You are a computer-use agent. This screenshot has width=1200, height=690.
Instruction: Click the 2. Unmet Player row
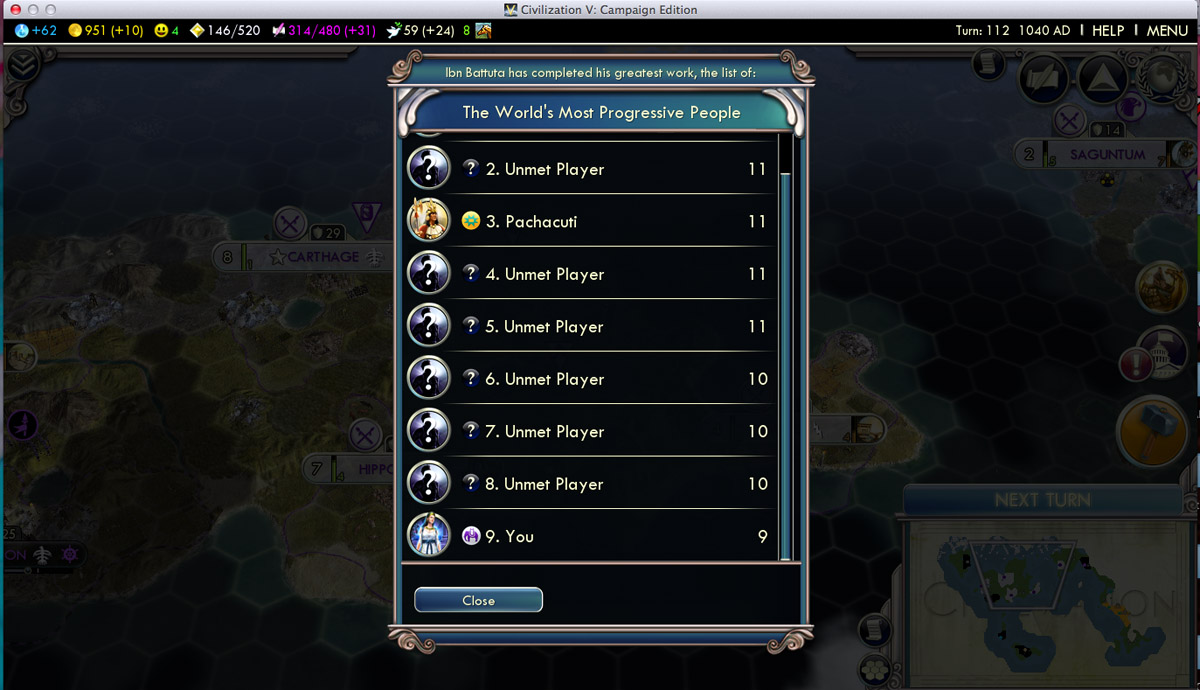pos(590,169)
